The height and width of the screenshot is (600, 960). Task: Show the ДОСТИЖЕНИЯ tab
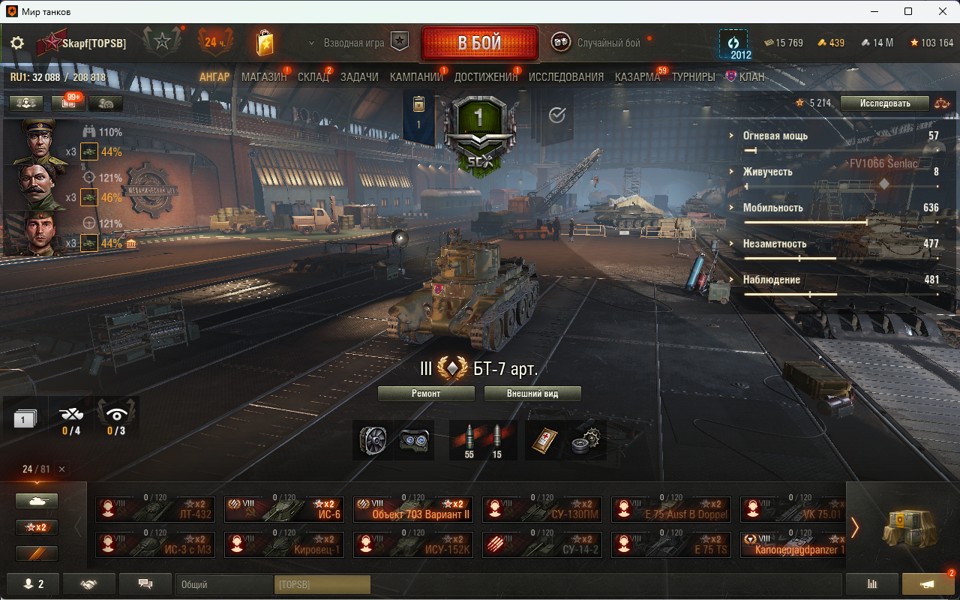coord(486,77)
